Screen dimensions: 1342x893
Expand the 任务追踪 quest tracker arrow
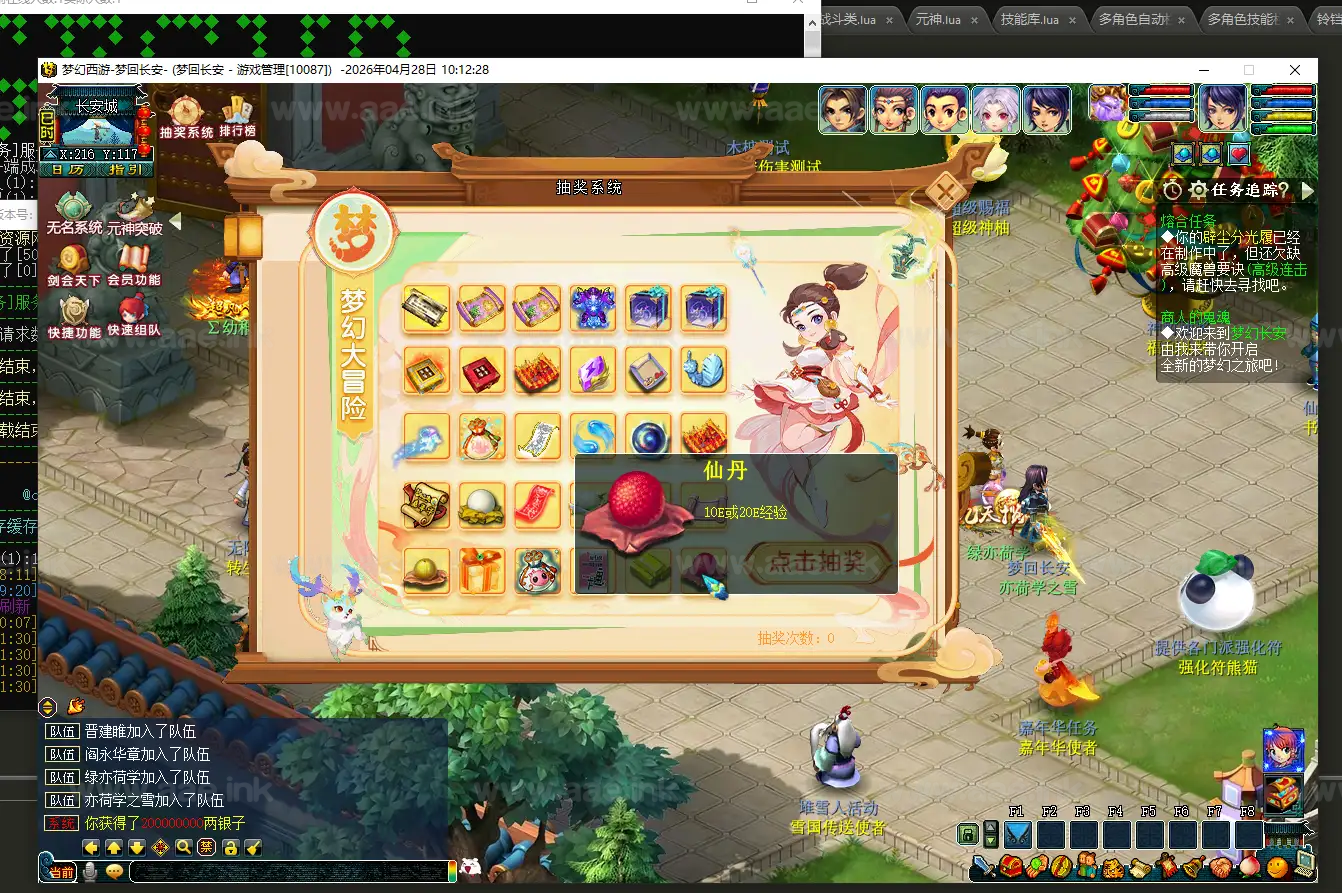(1308, 190)
